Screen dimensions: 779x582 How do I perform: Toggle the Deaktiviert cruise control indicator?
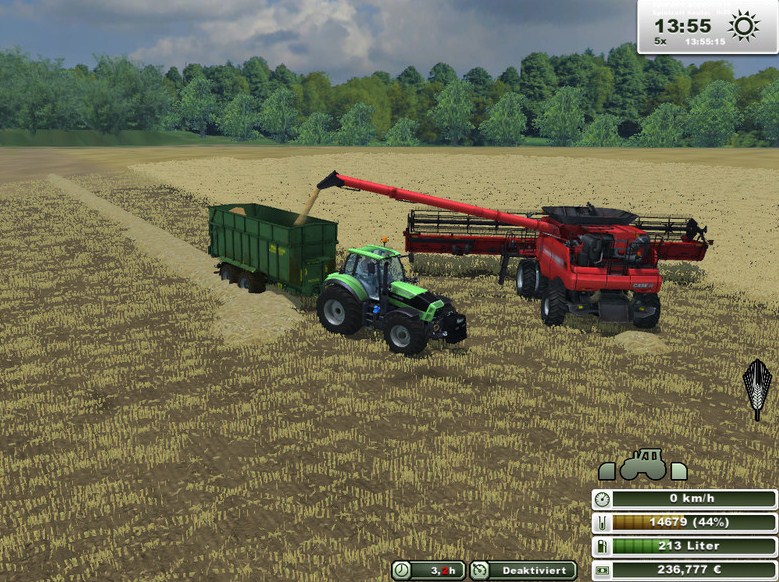pos(524,570)
